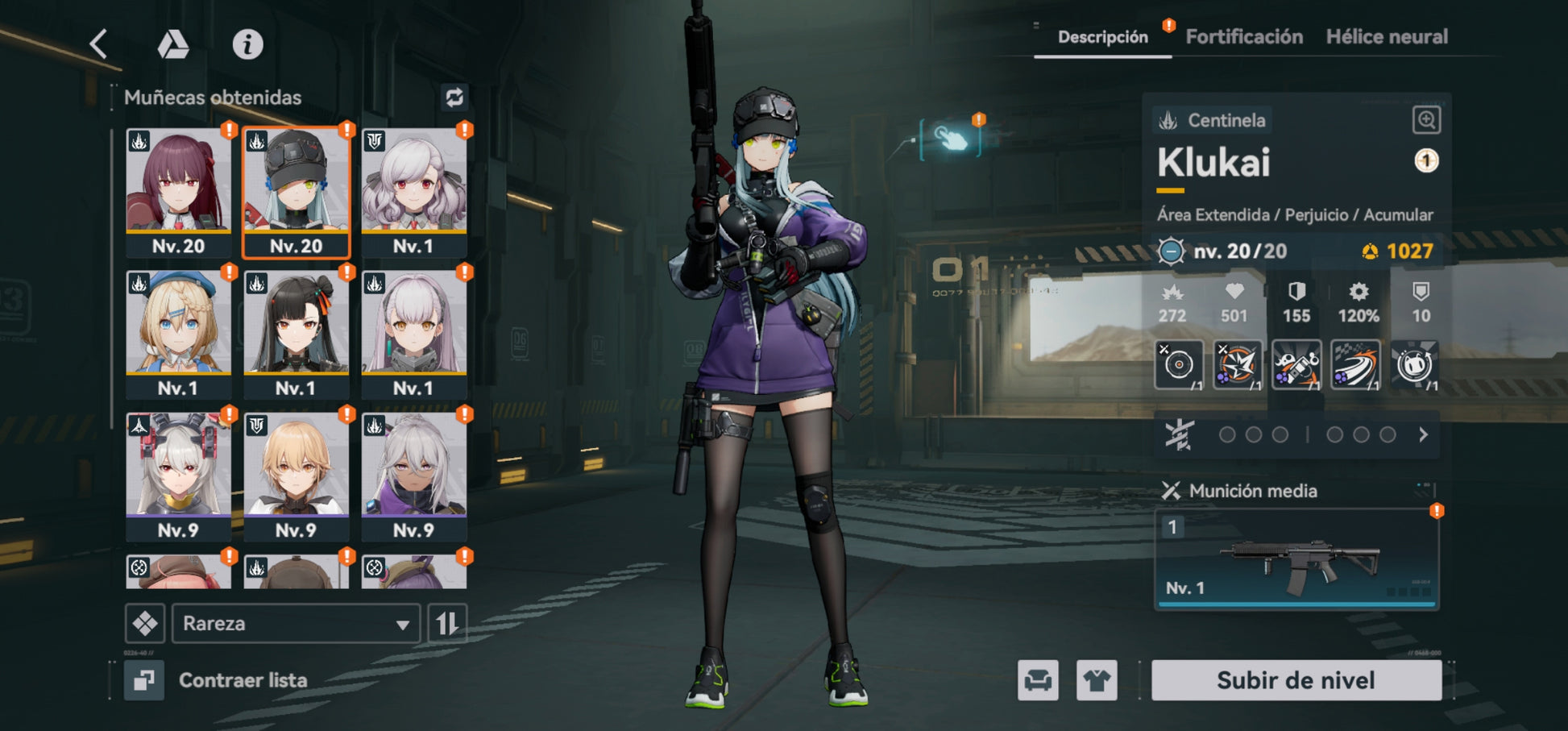Select the equipped rifle weapon slot
Screen dimensions: 1568x731
coord(1296,559)
